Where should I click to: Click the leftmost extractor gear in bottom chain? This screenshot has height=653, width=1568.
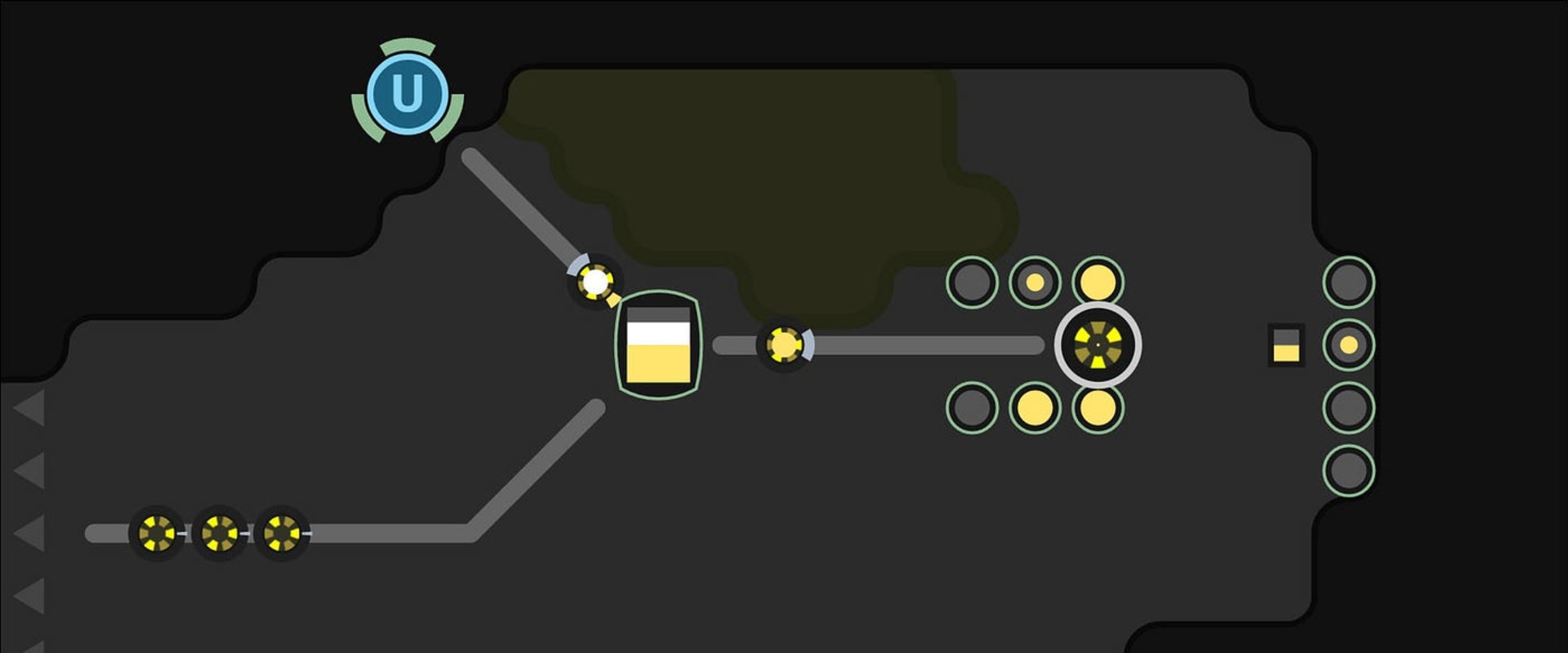[157, 535]
